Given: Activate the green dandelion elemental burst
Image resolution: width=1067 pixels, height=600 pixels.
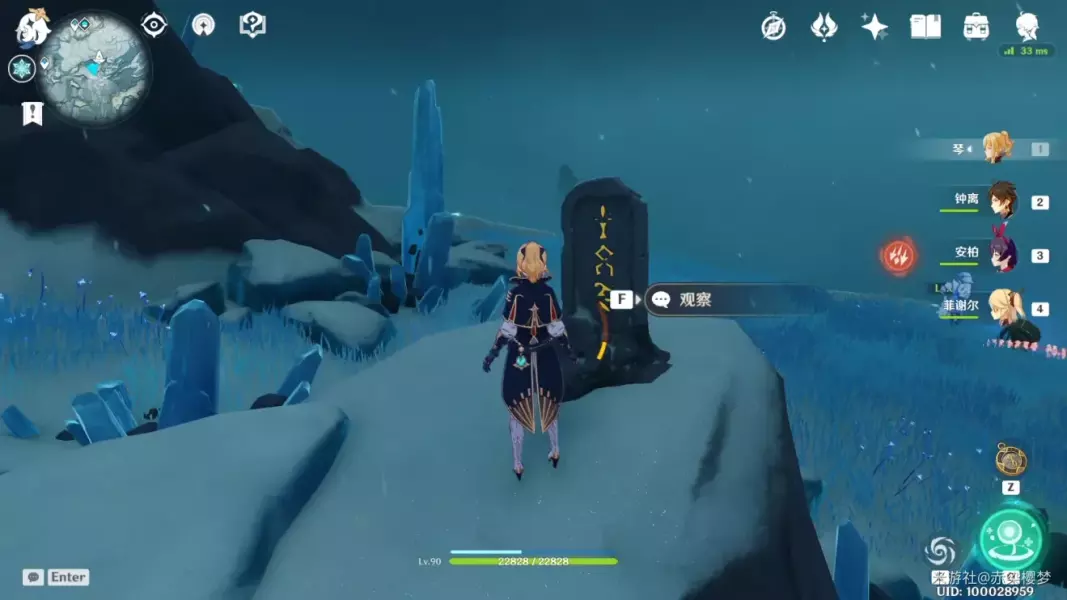Looking at the screenshot, I should click(x=1011, y=541).
